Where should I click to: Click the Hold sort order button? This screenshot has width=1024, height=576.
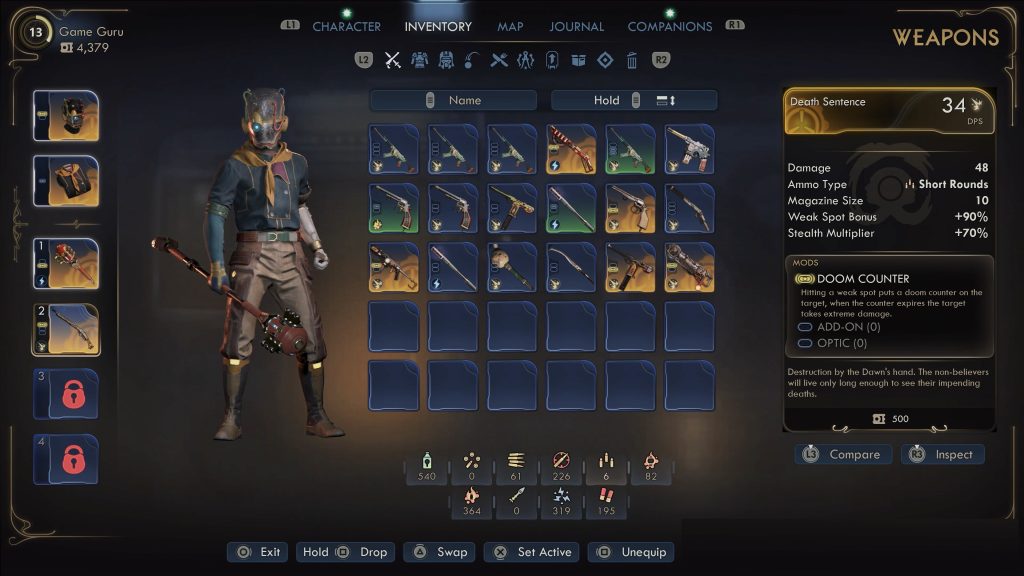(634, 100)
